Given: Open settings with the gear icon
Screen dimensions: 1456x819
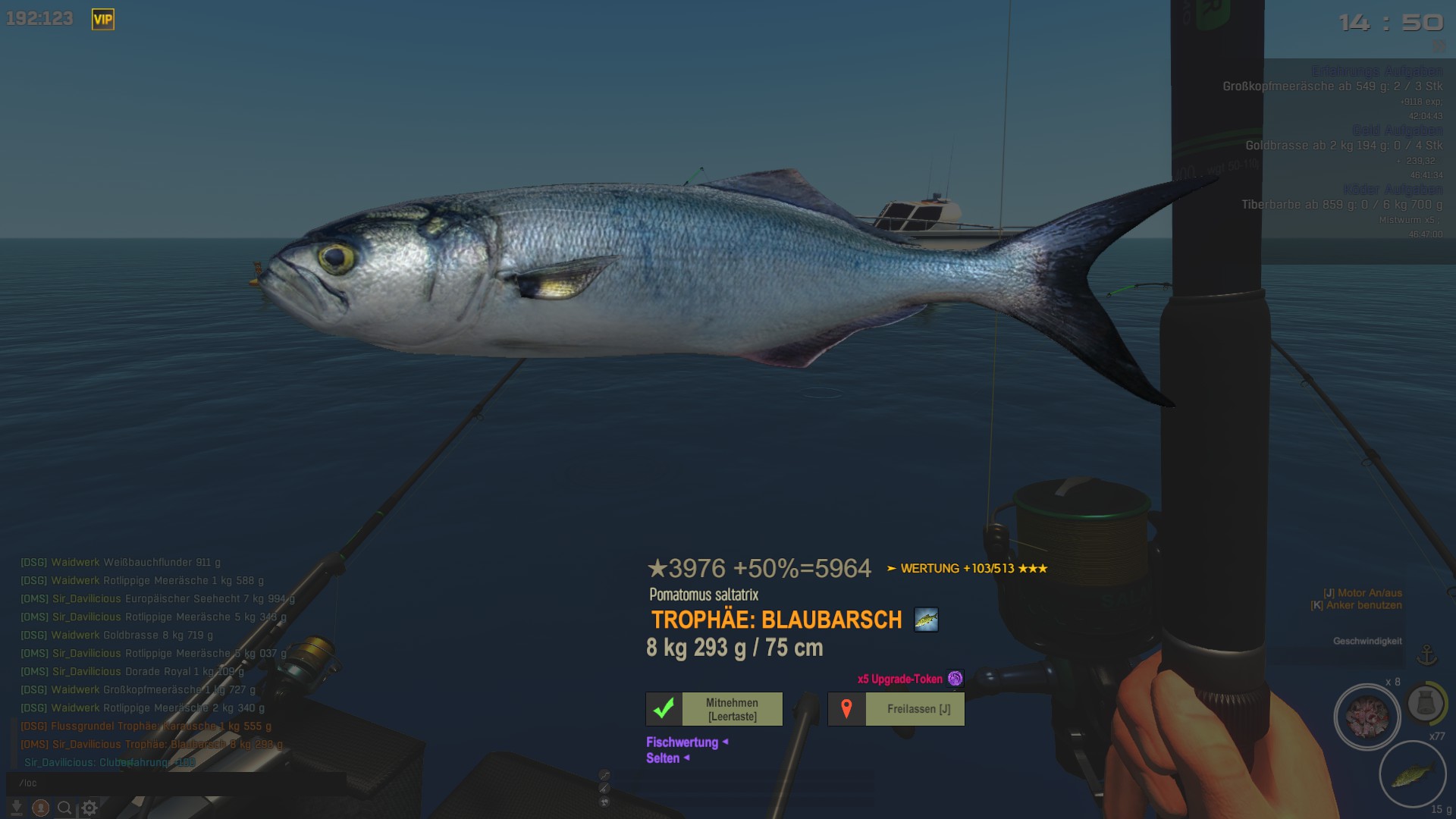Looking at the screenshot, I should coord(89,808).
